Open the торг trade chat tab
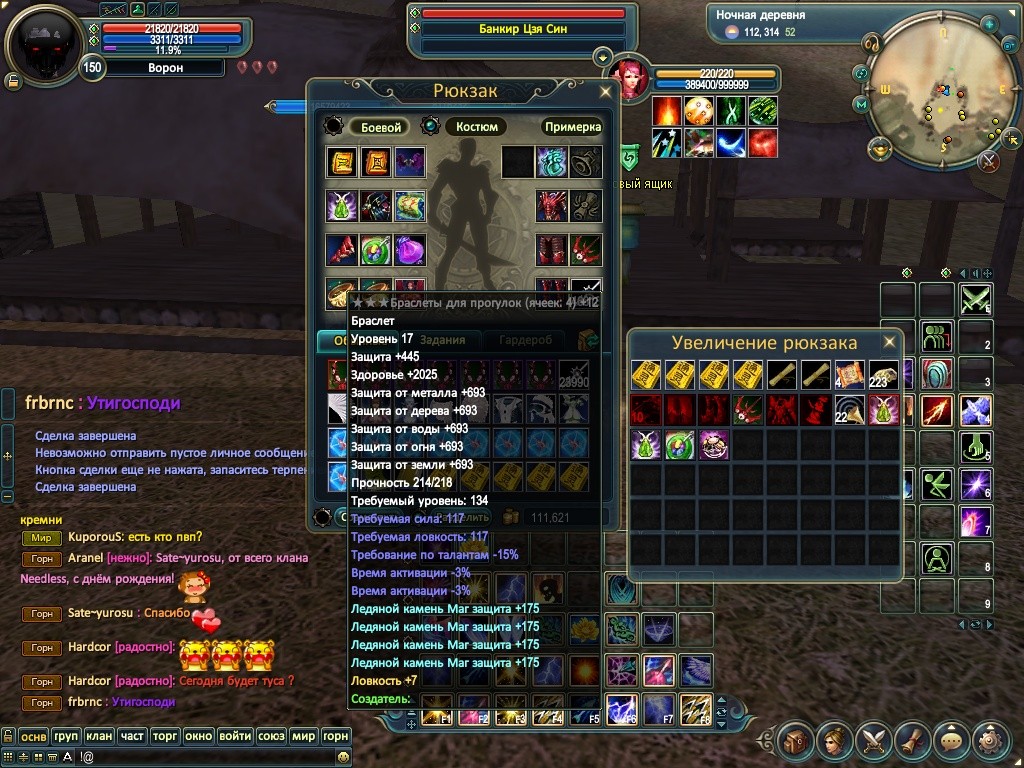1024x768 pixels. pyautogui.click(x=165, y=736)
